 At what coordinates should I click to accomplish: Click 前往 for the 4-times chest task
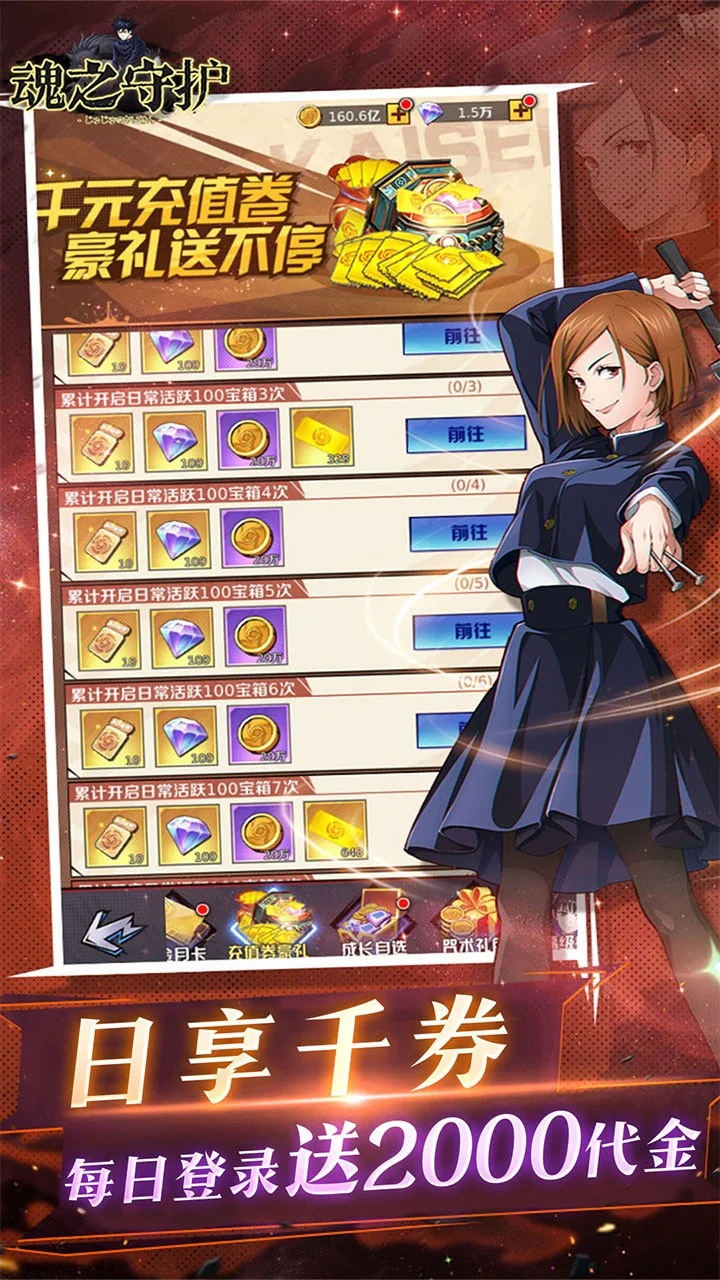(x=468, y=533)
